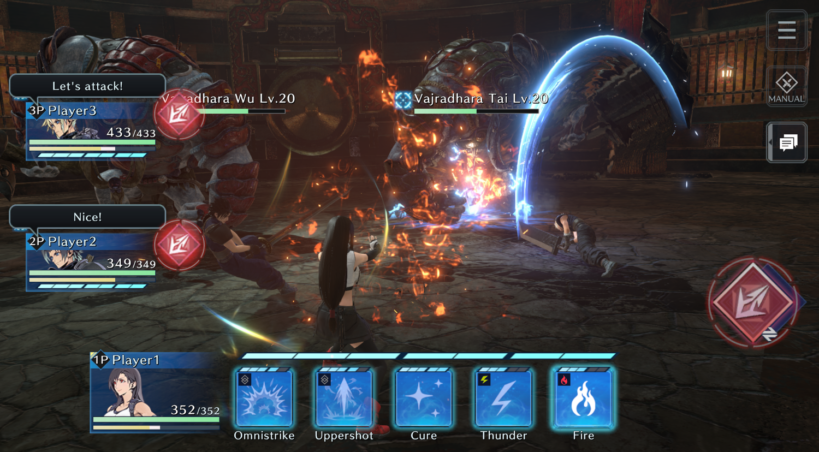Cast the Fire spell
This screenshot has height=452, width=819.
584,398
